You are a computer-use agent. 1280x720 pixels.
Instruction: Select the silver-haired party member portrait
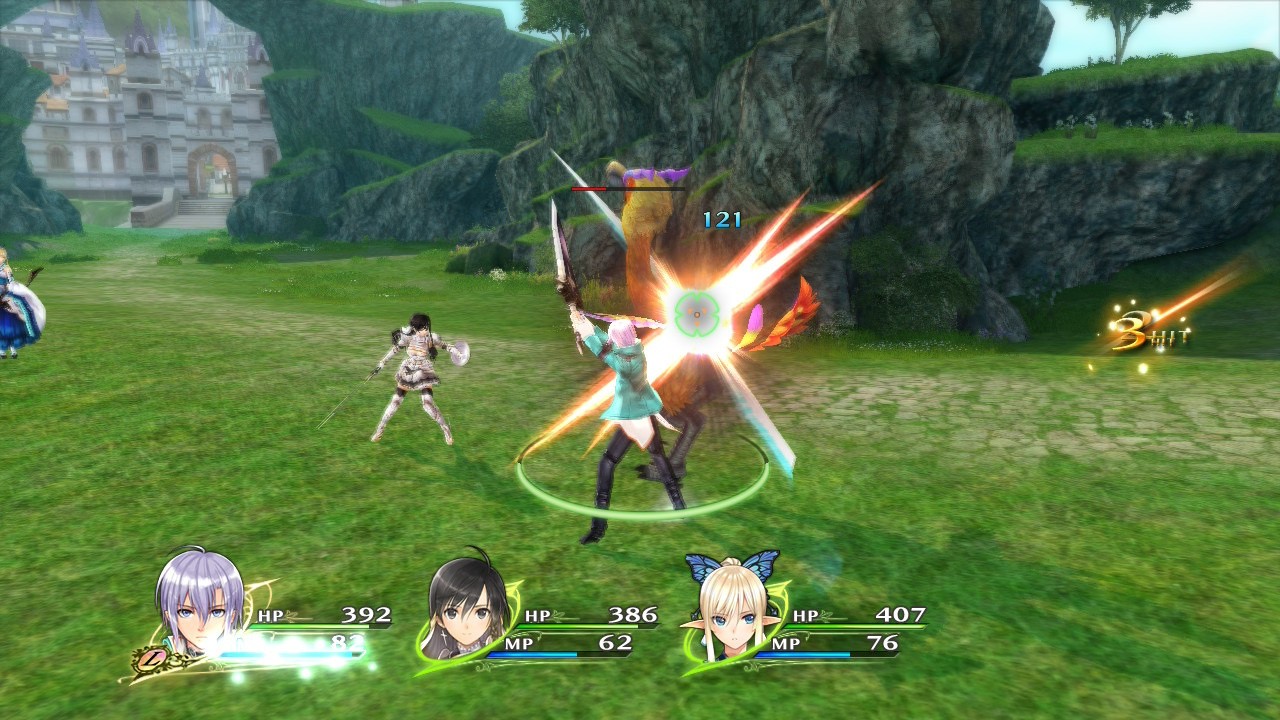[200, 602]
